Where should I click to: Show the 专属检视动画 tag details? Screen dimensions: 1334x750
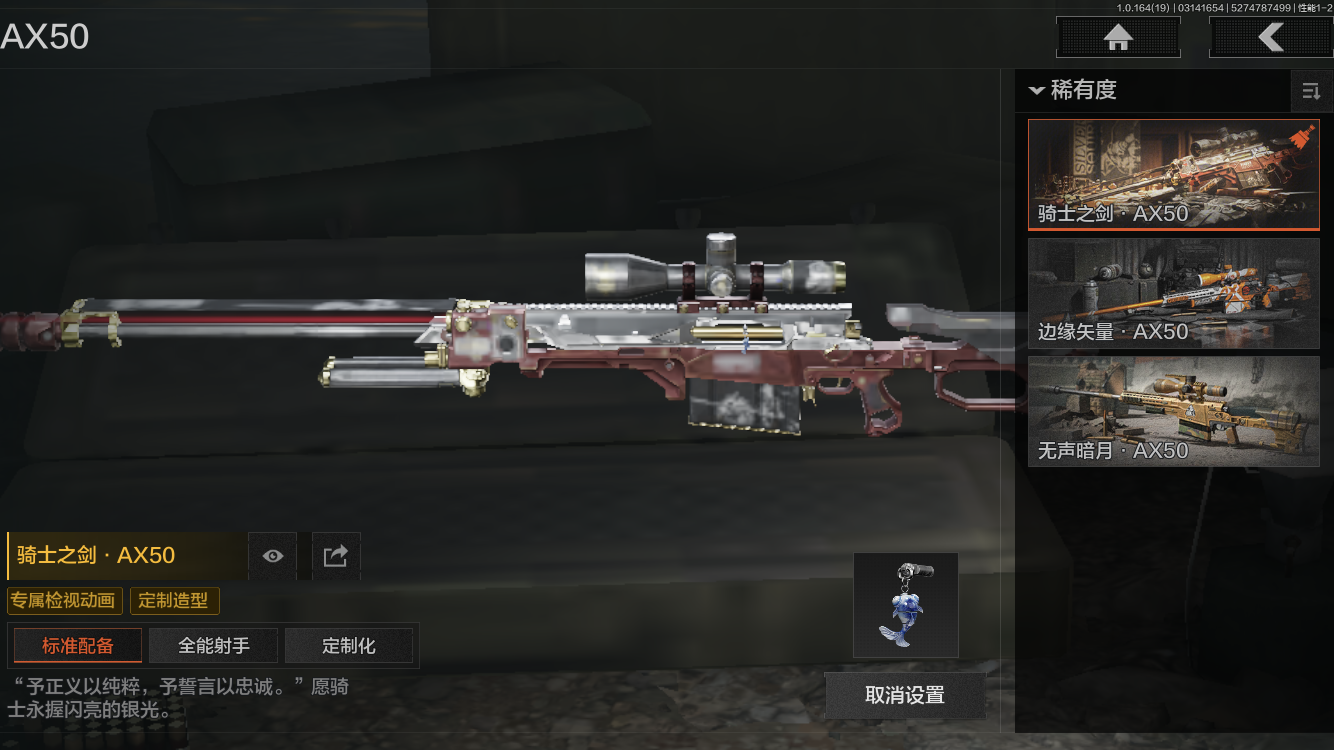point(65,601)
